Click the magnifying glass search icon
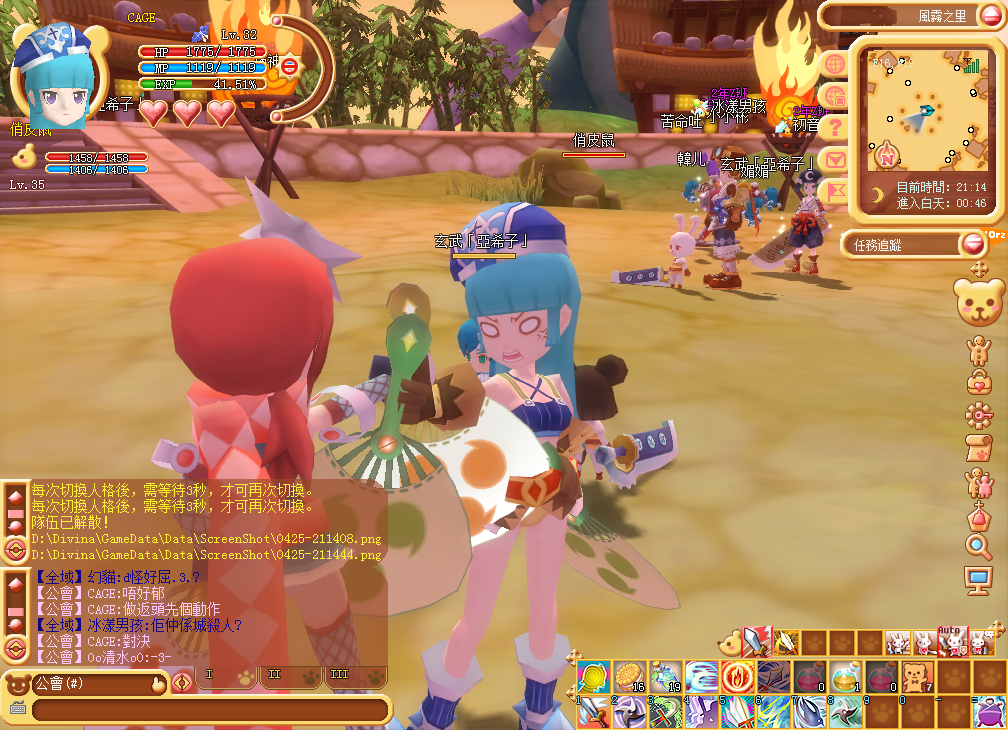1008x730 pixels. click(x=978, y=545)
